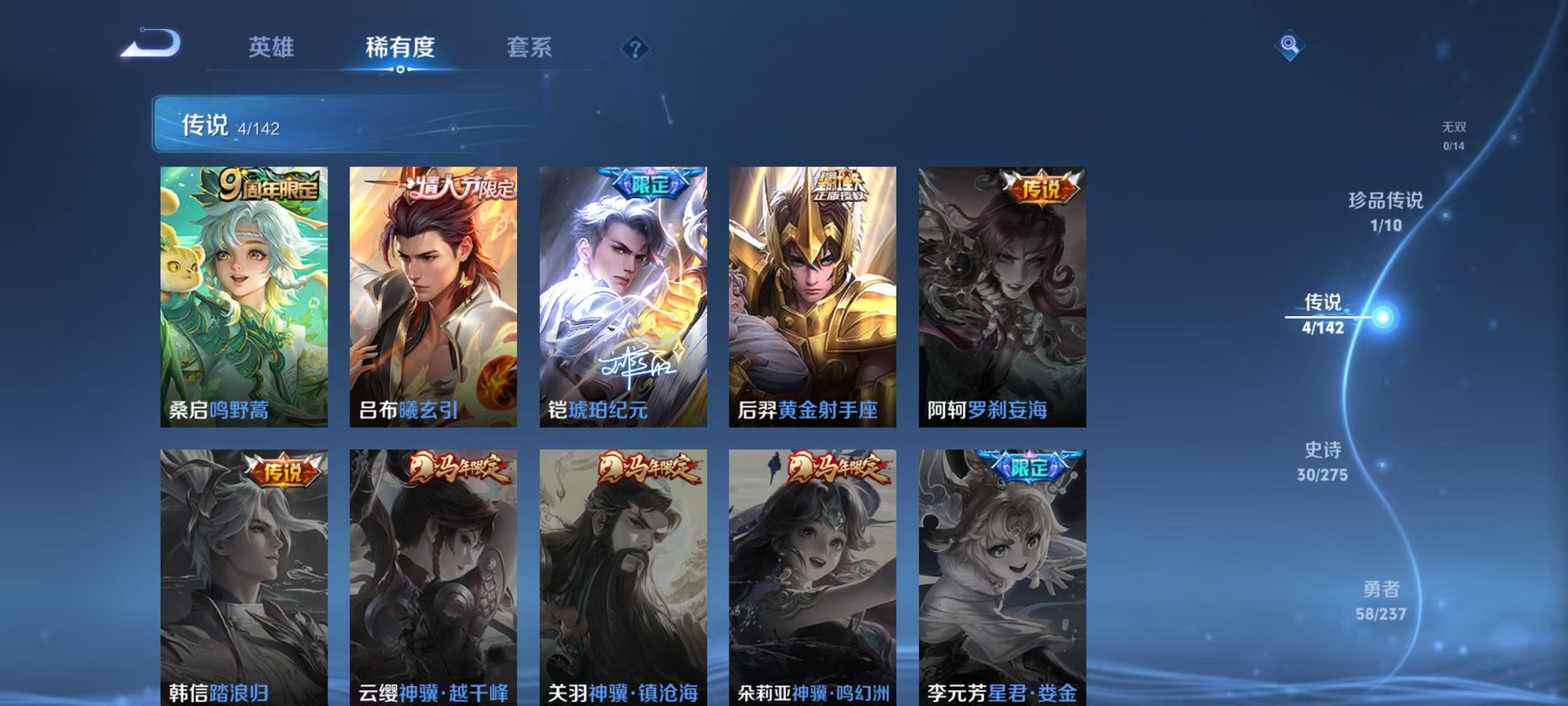Open the help question mark icon
Screen dimensions: 1568x706
(x=637, y=47)
